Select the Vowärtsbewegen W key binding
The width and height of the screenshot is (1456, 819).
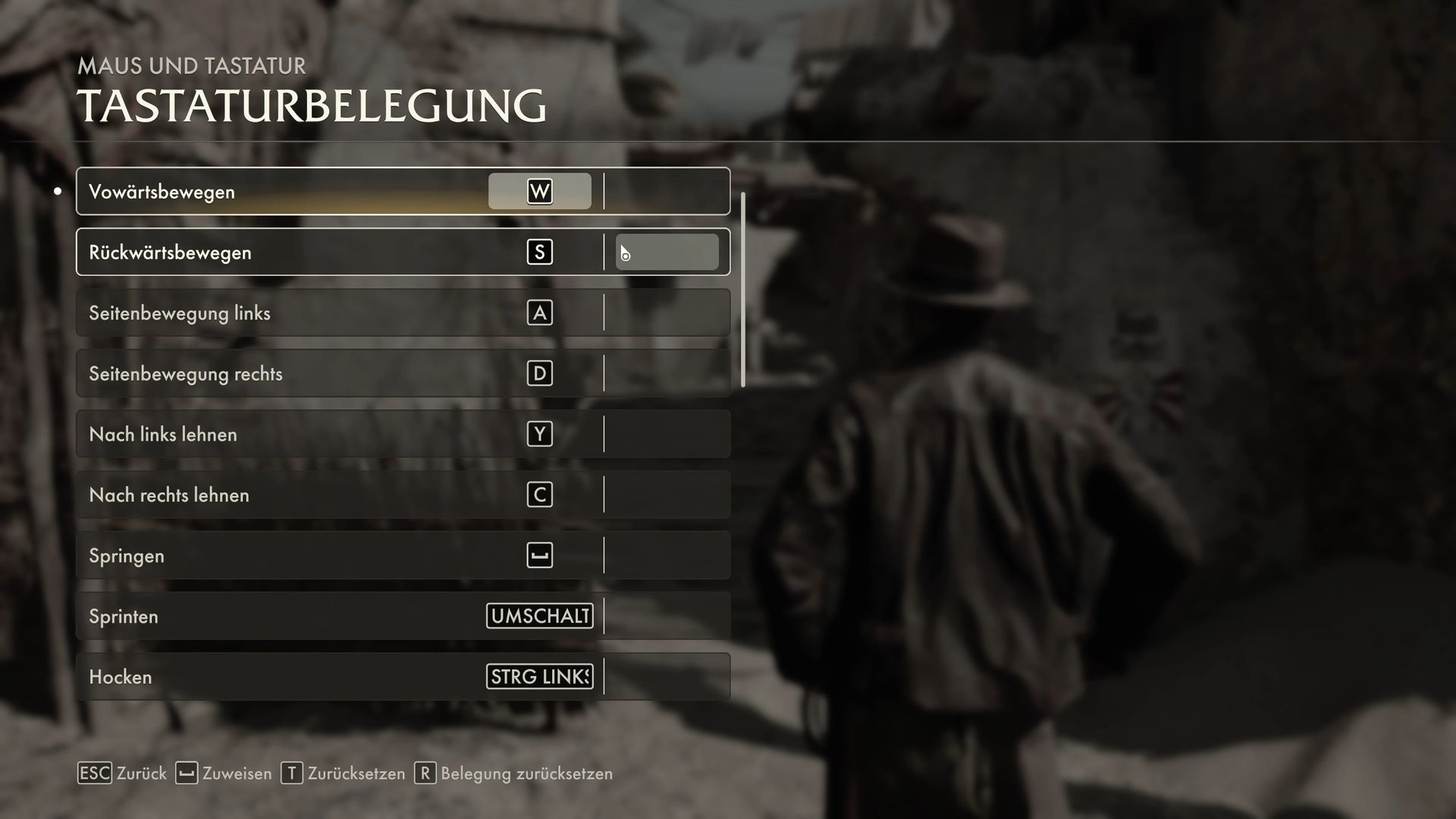pyautogui.click(x=539, y=191)
